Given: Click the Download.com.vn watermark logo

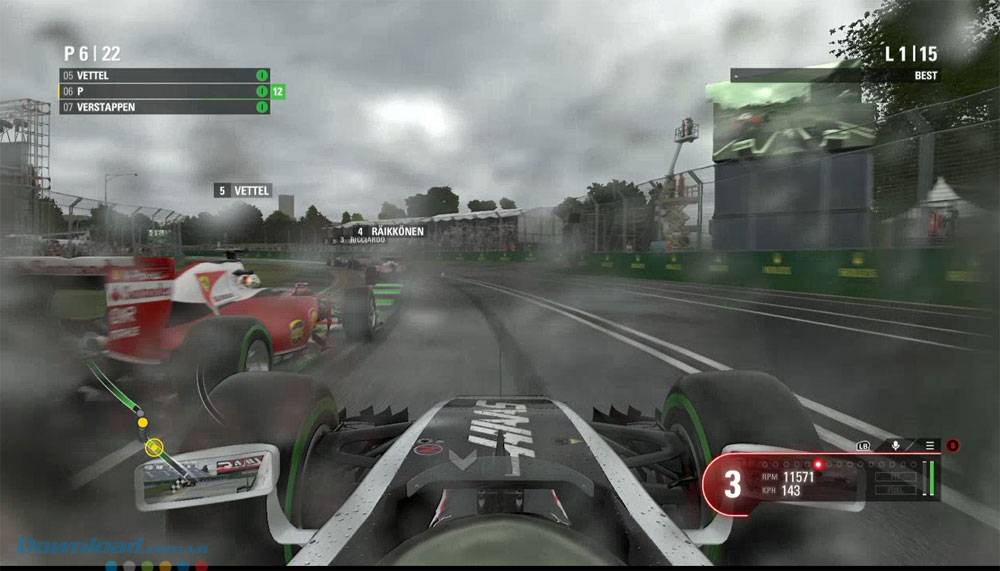Looking at the screenshot, I should pos(82,547).
